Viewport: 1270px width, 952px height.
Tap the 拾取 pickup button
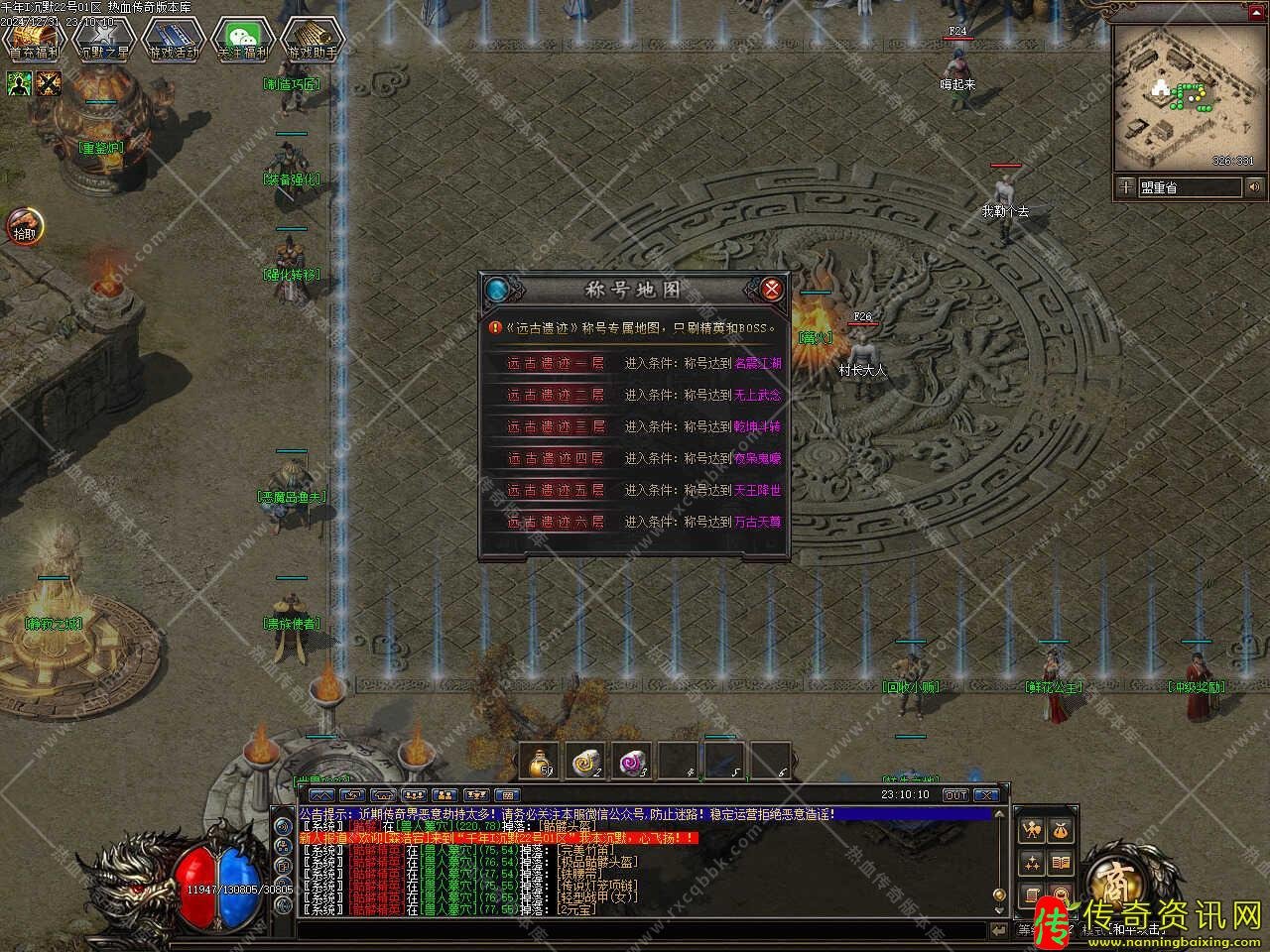[24, 226]
